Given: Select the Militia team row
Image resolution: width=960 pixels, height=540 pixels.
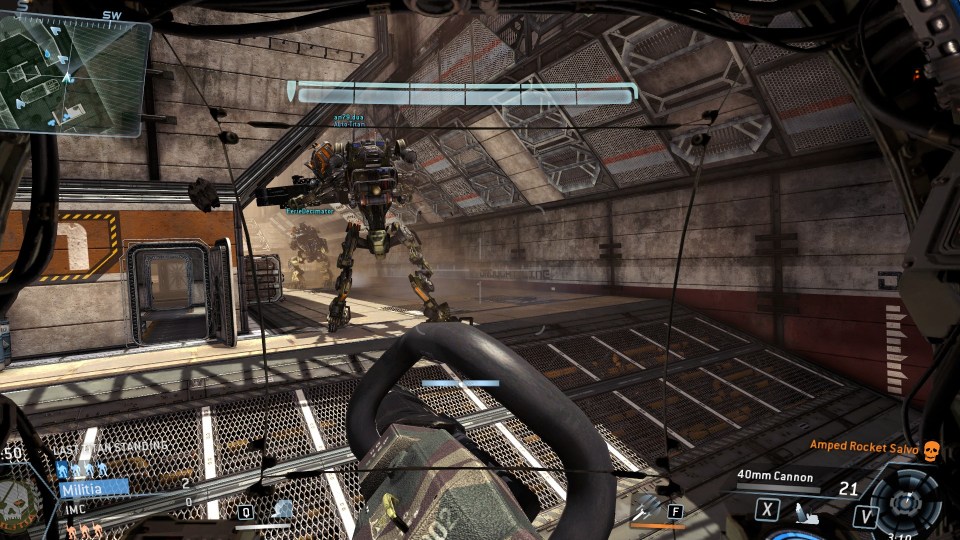Looking at the screenshot, I should tap(93, 488).
